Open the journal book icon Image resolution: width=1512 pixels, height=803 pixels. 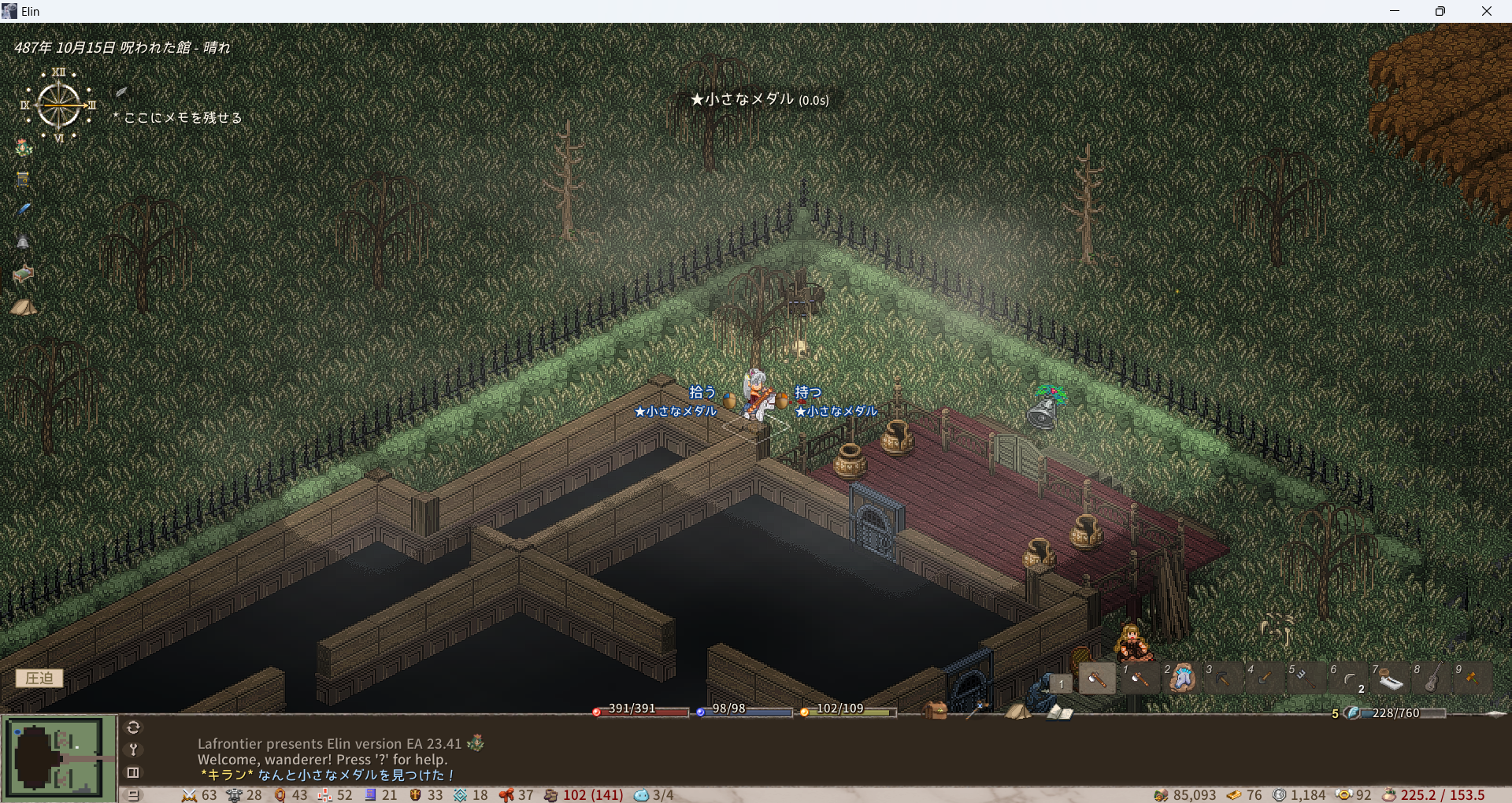click(1060, 712)
